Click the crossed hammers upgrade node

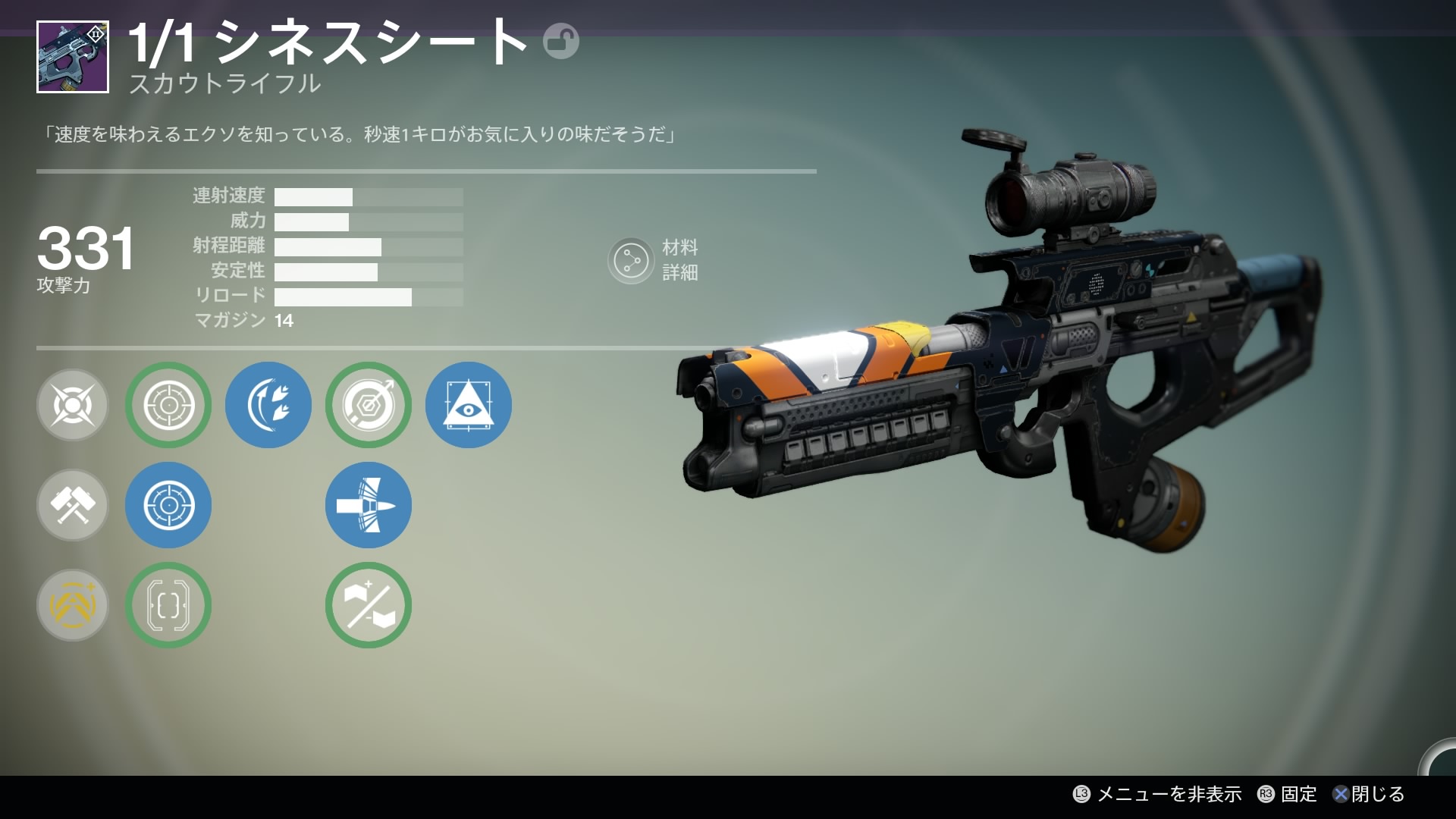click(73, 505)
